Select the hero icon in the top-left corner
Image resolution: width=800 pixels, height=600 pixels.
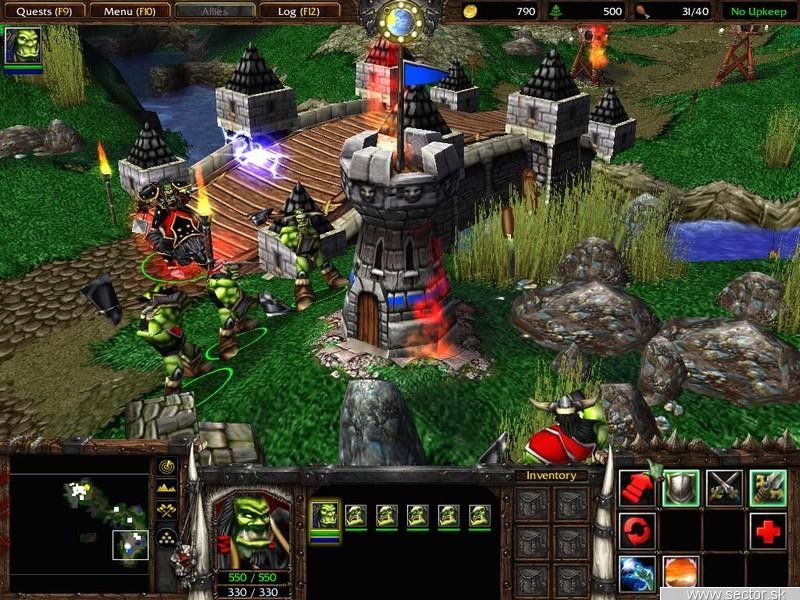point(22,46)
